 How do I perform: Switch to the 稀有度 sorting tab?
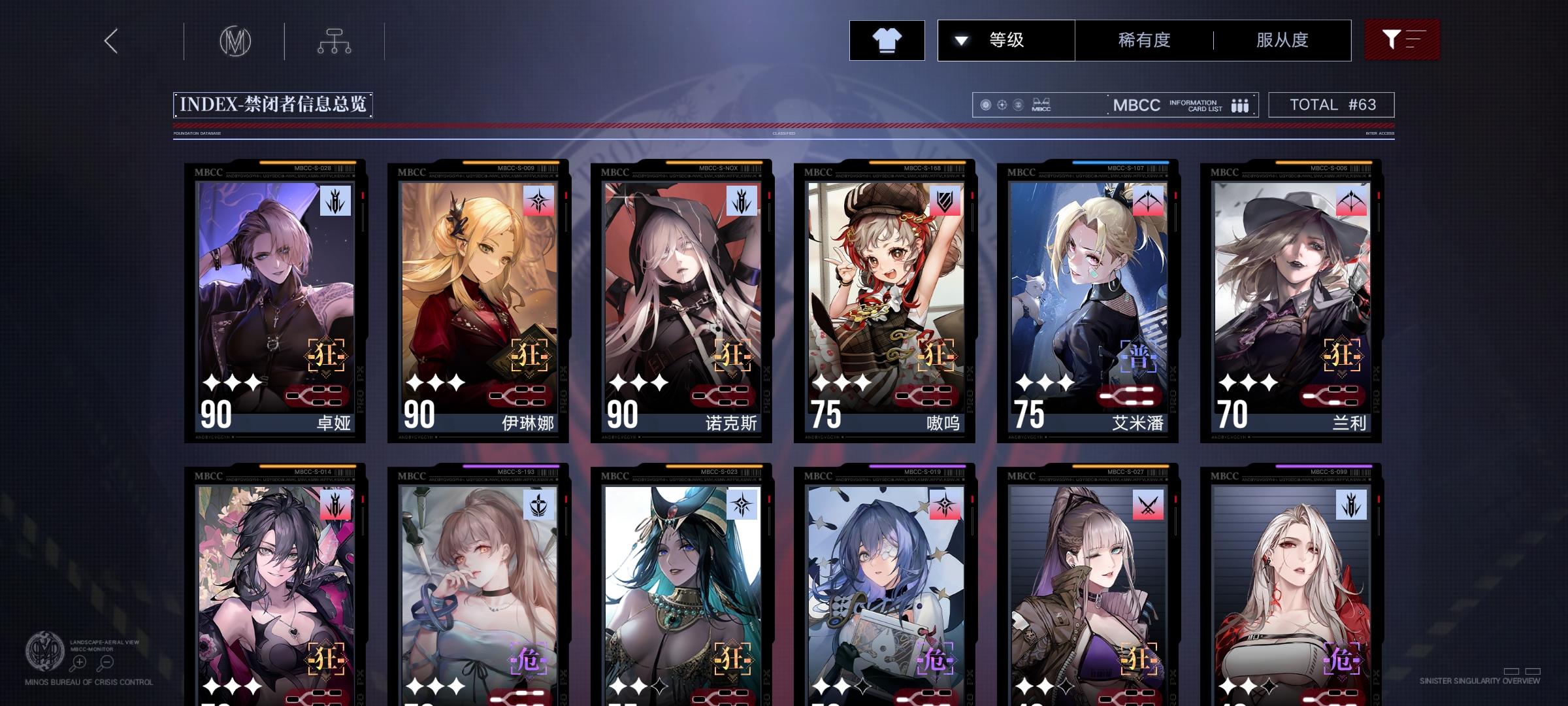click(1144, 40)
